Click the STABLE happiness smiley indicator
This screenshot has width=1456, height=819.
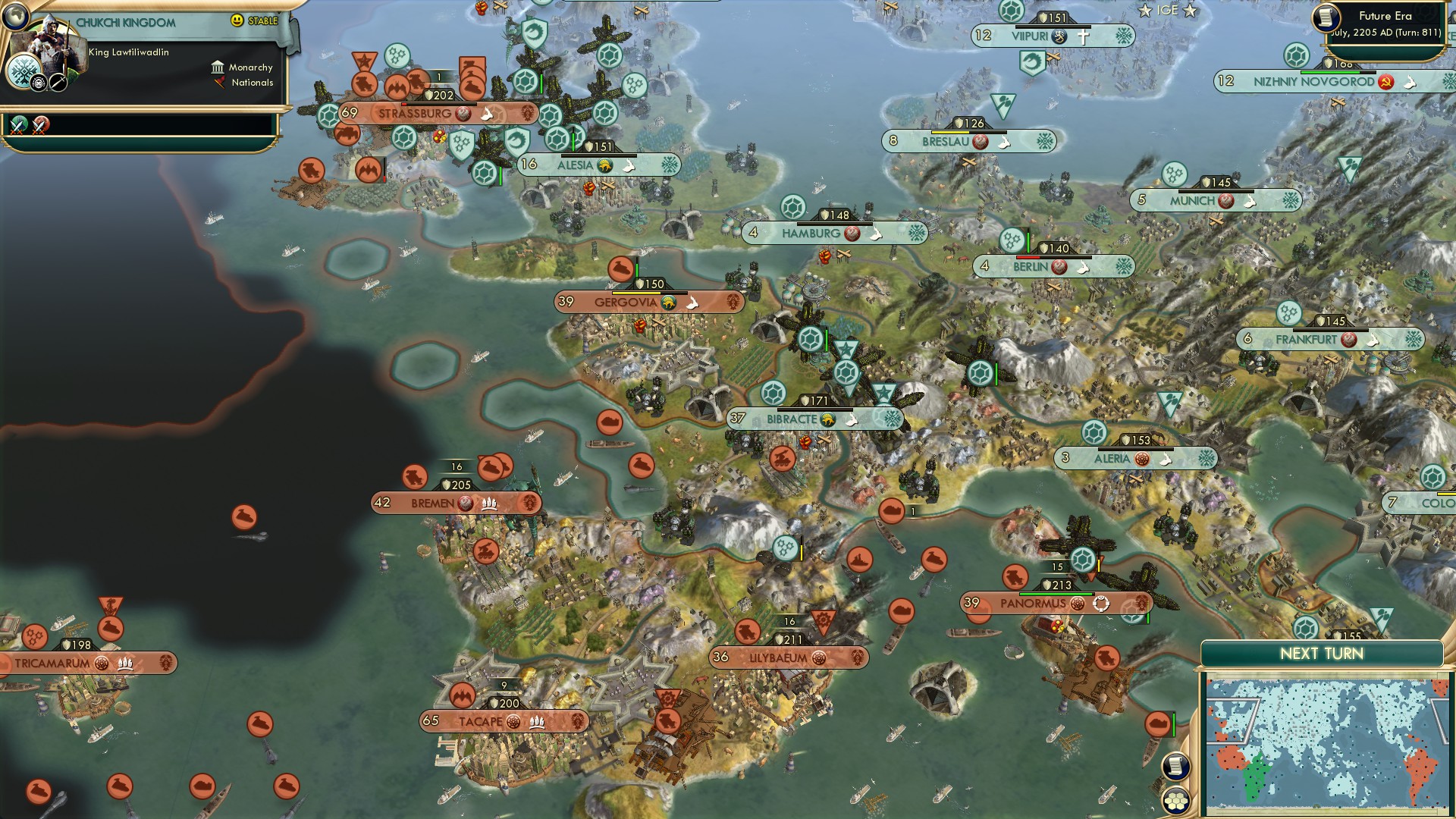[237, 20]
